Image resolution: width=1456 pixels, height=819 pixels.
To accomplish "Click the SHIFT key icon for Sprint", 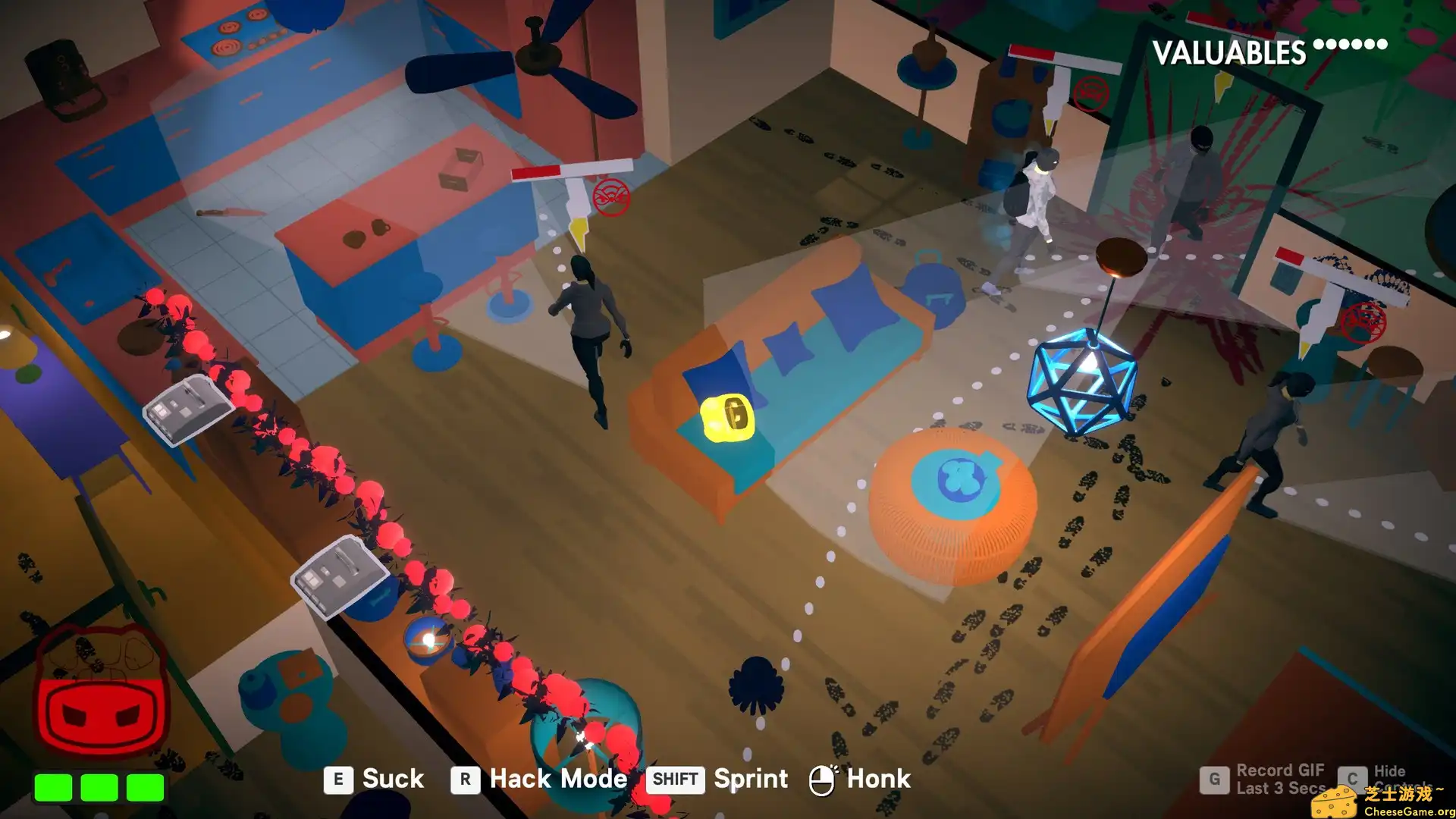I will [x=674, y=780].
